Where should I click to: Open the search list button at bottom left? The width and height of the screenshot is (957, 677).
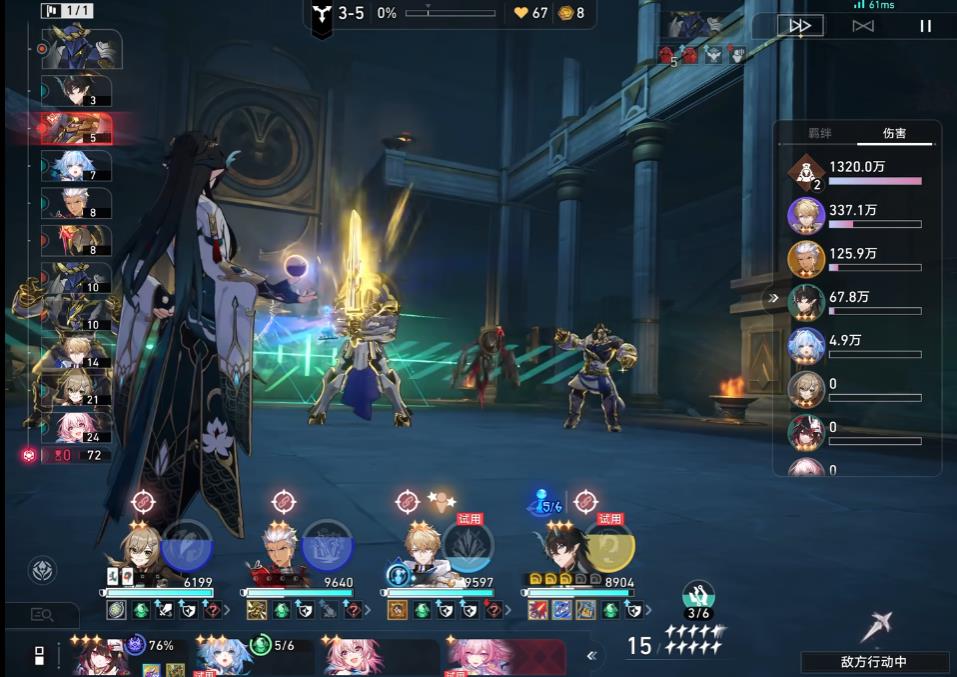pyautogui.click(x=42, y=615)
